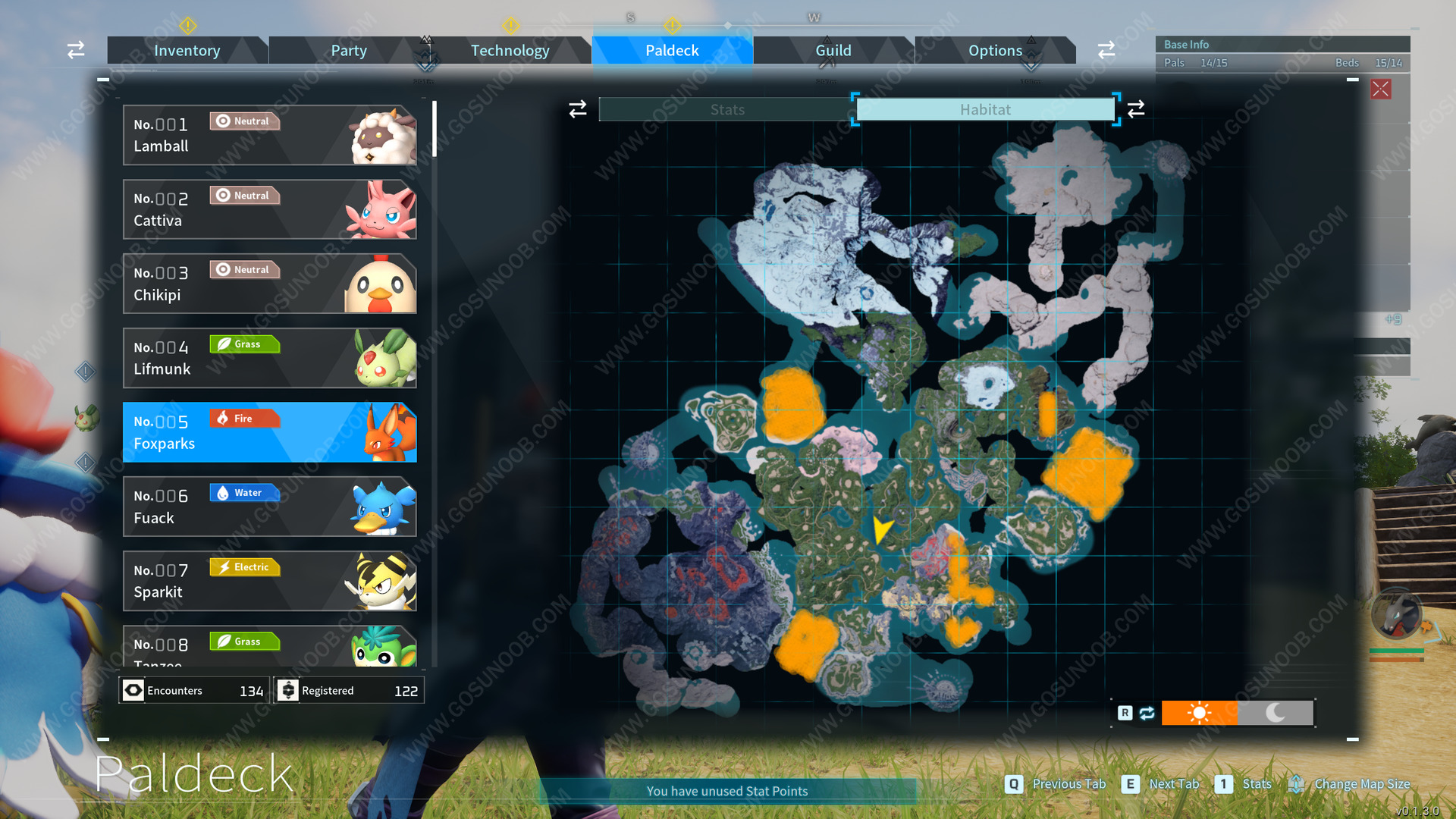Pick Lifmunk from the Pal list
1456x819 pixels.
[x=269, y=358]
